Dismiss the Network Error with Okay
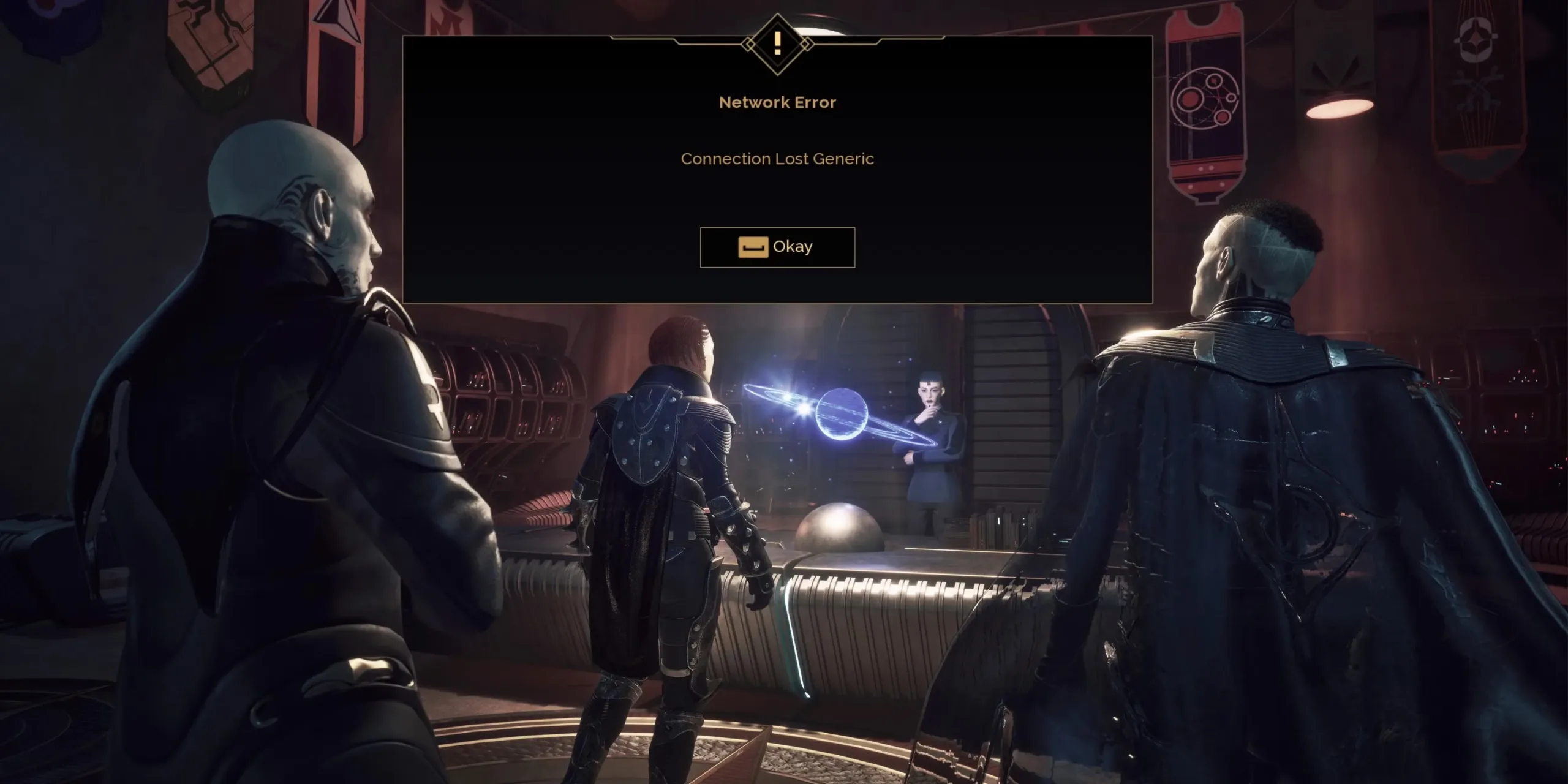Screen dimensions: 1568x784 coord(777,247)
